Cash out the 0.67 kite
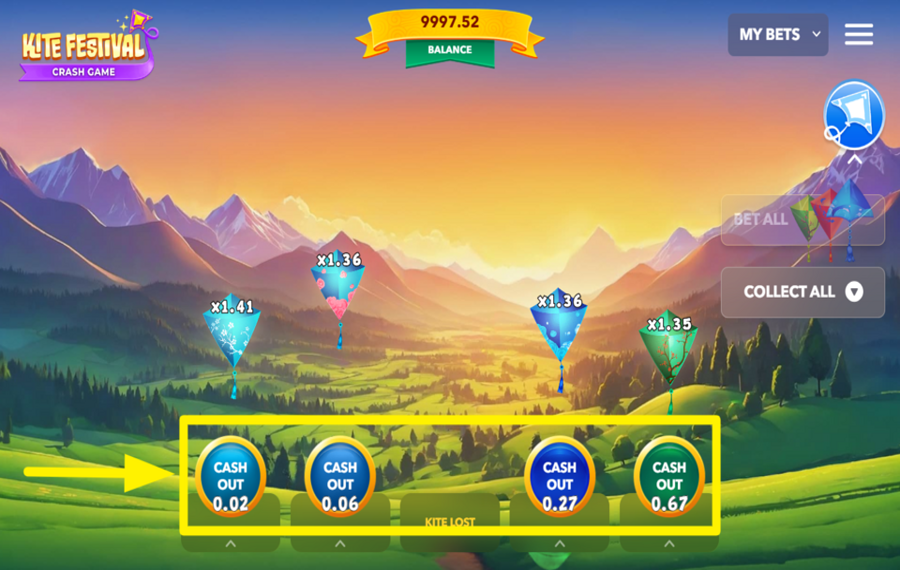This screenshot has width=900, height=570. (669, 476)
